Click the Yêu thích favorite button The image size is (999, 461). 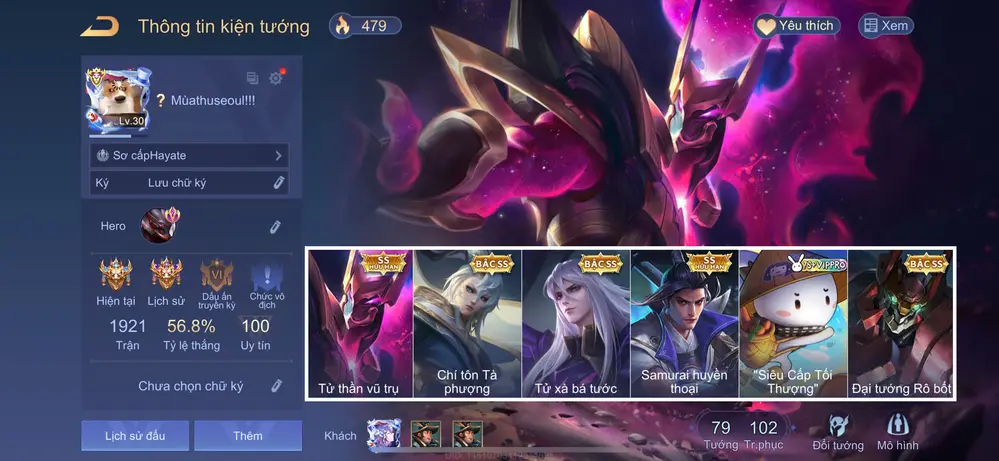pyautogui.click(x=796, y=26)
